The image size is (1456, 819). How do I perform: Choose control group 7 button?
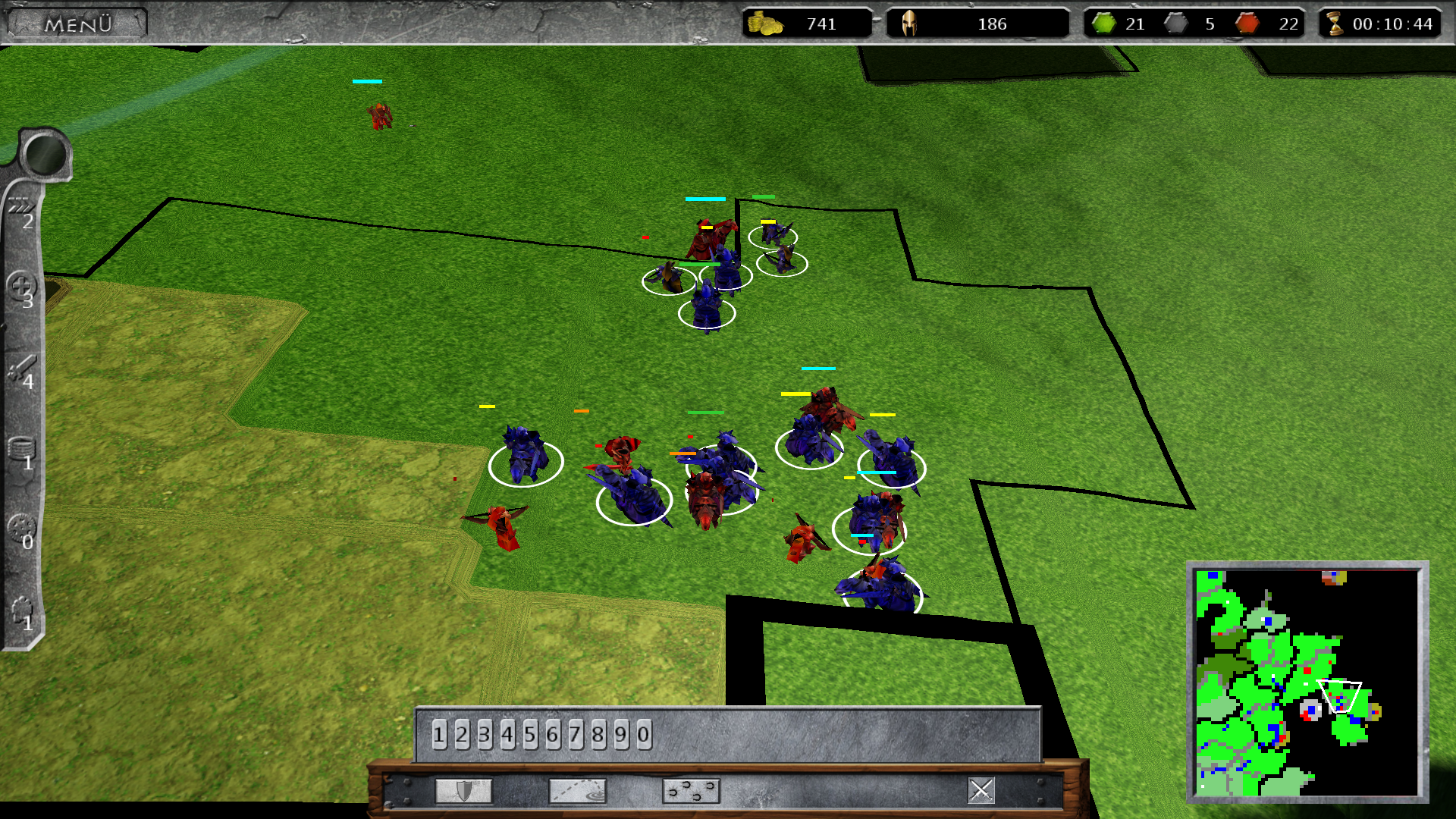click(576, 734)
